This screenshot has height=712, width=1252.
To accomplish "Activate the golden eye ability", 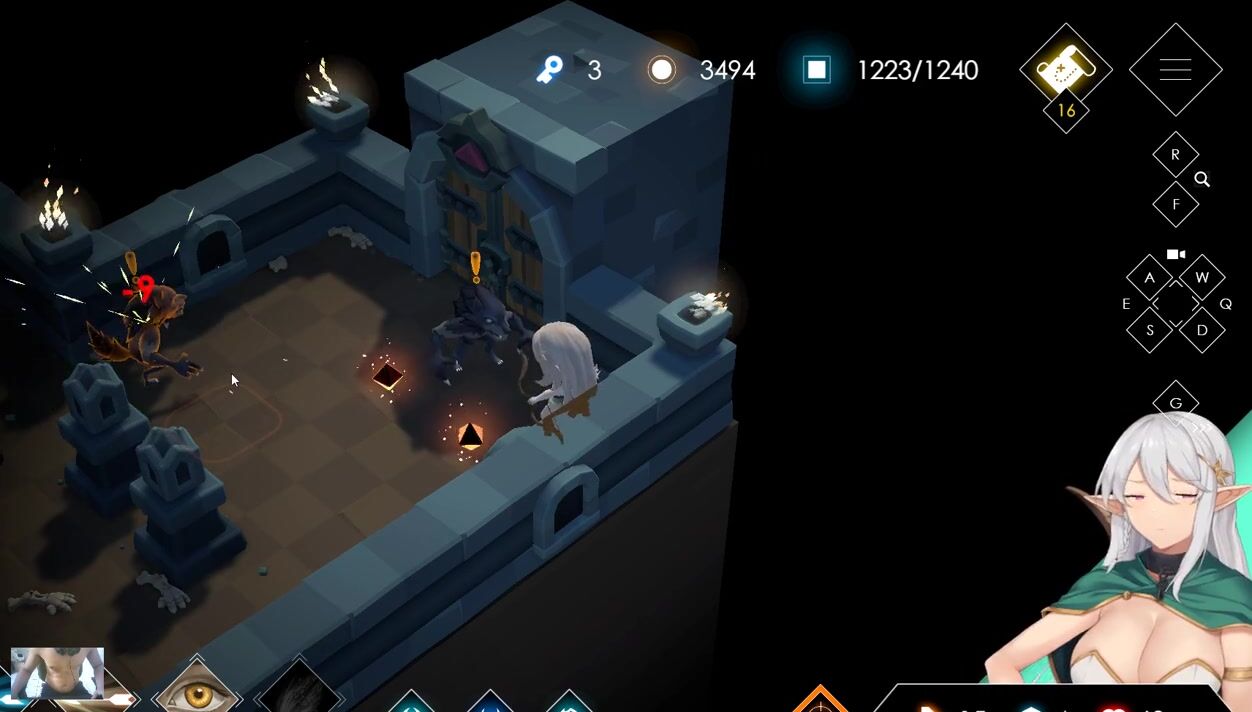I will click(x=197, y=689).
